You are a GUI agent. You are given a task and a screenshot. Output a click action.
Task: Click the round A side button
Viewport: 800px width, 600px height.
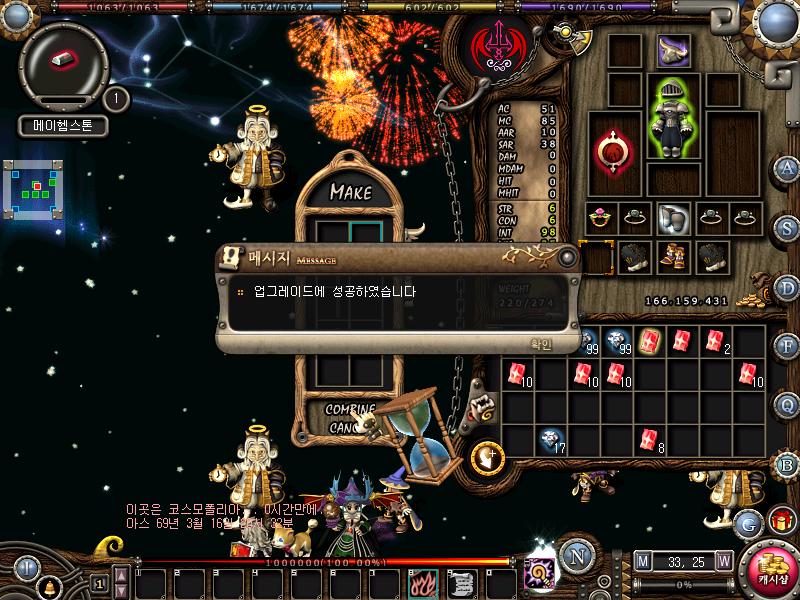(x=788, y=168)
